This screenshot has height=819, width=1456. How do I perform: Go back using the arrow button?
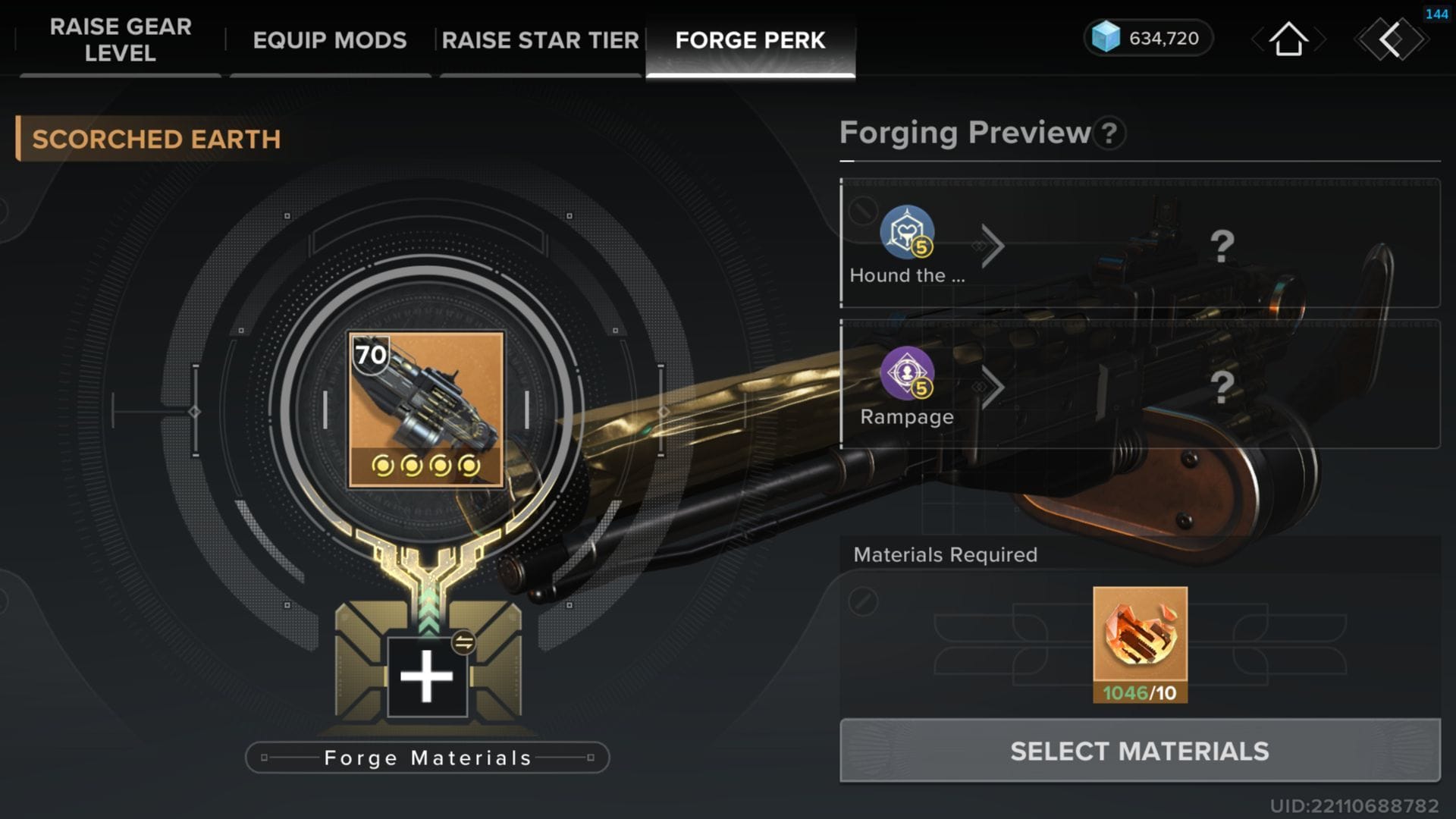click(x=1392, y=39)
